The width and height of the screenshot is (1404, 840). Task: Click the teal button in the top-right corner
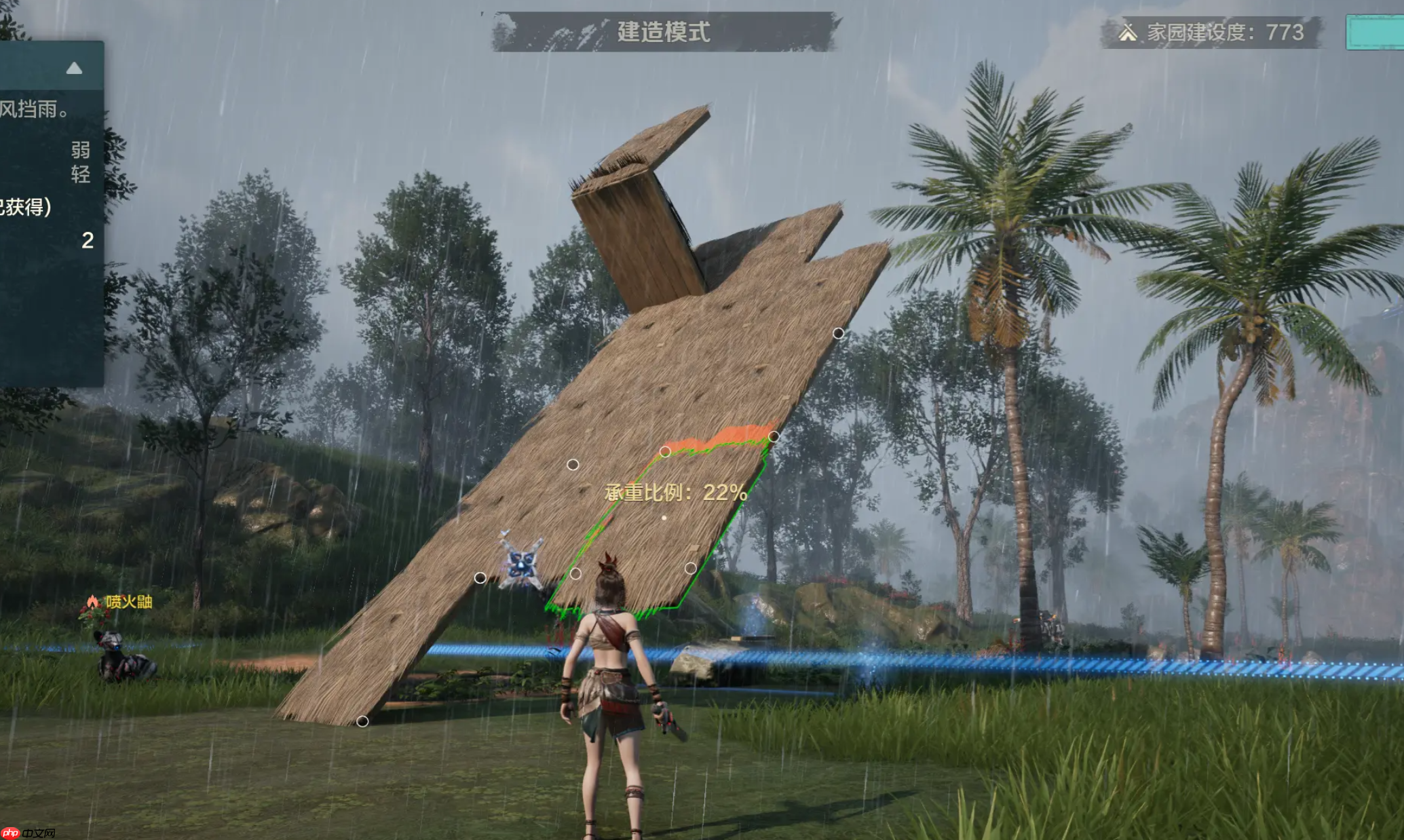1375,32
